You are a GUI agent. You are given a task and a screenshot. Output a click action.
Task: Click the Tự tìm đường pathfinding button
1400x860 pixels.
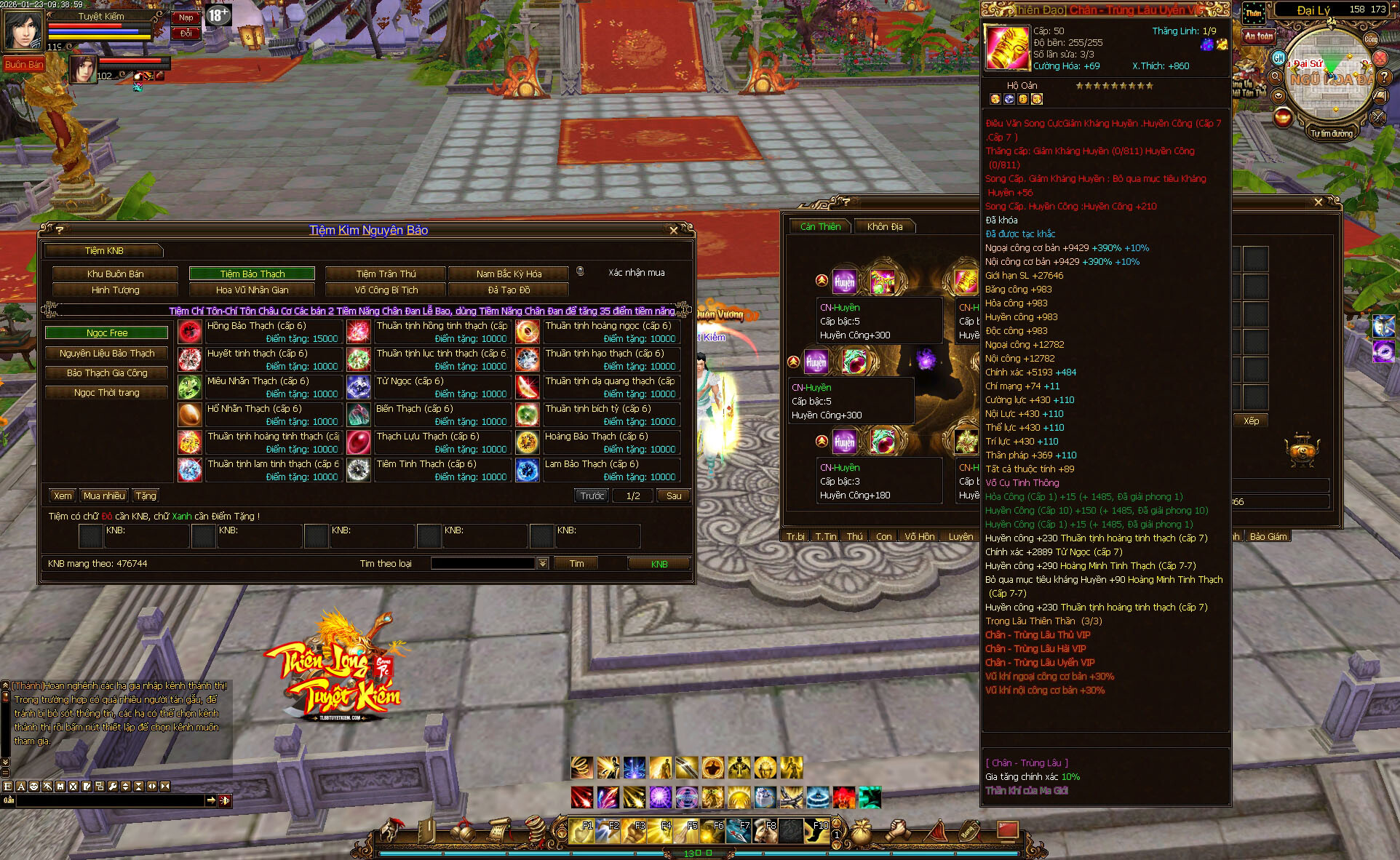(x=1331, y=134)
